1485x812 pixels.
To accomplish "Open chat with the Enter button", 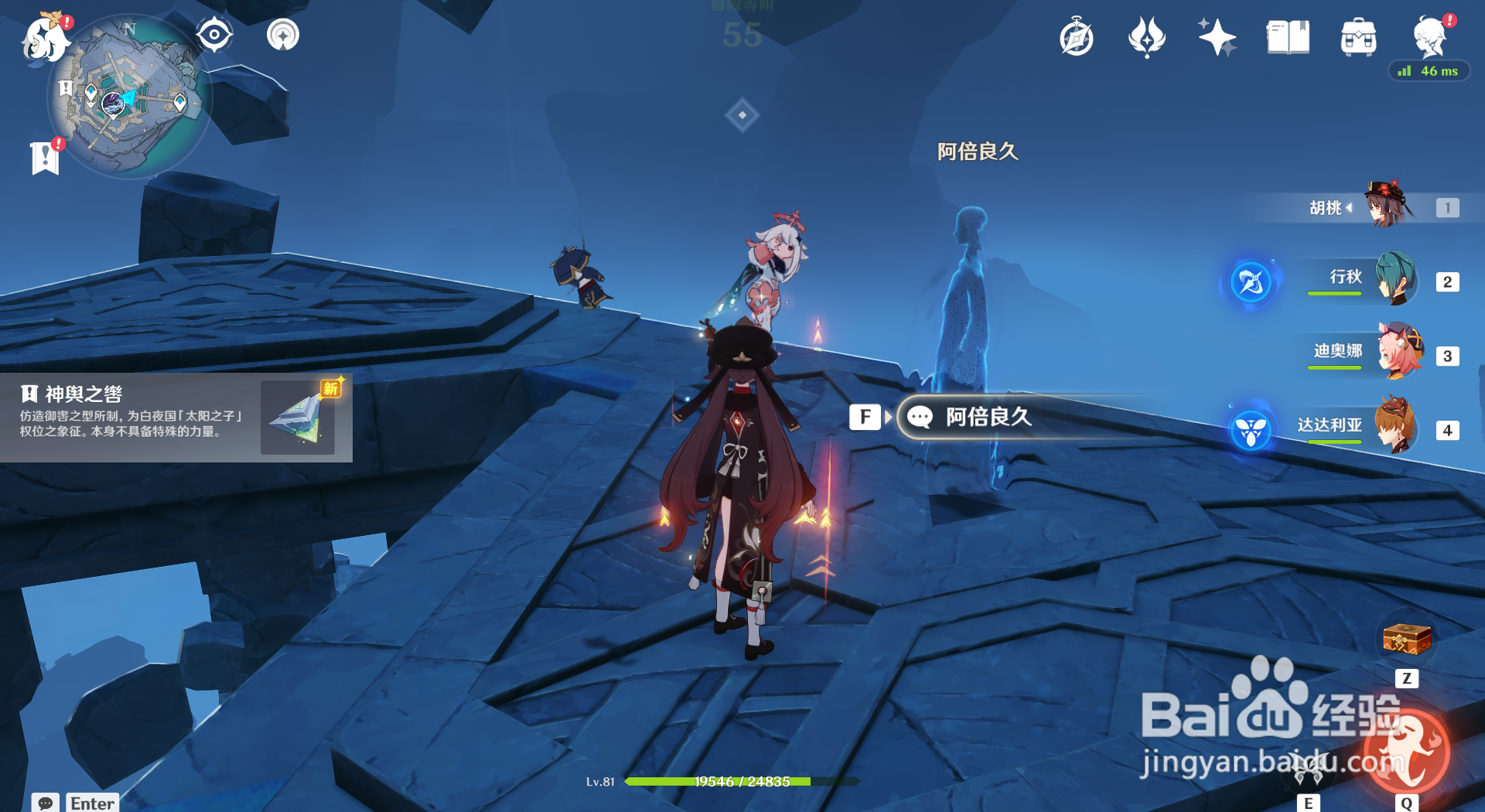I will click(91, 803).
